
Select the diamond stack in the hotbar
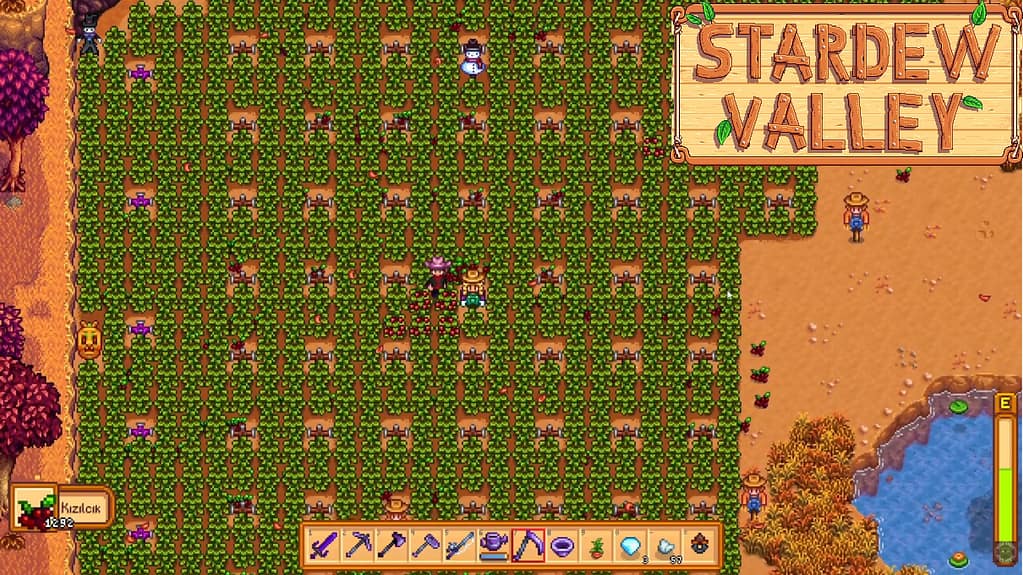630,545
